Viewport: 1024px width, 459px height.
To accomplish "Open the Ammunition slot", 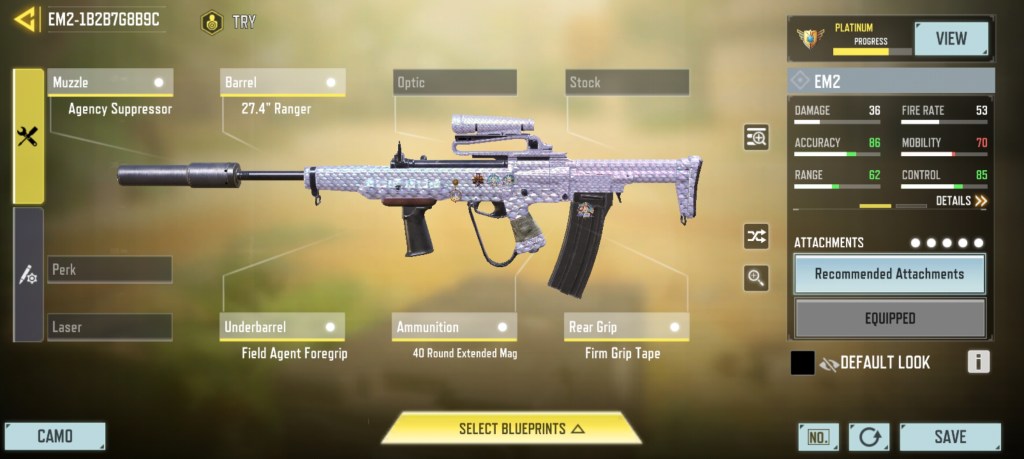I will coord(454,327).
